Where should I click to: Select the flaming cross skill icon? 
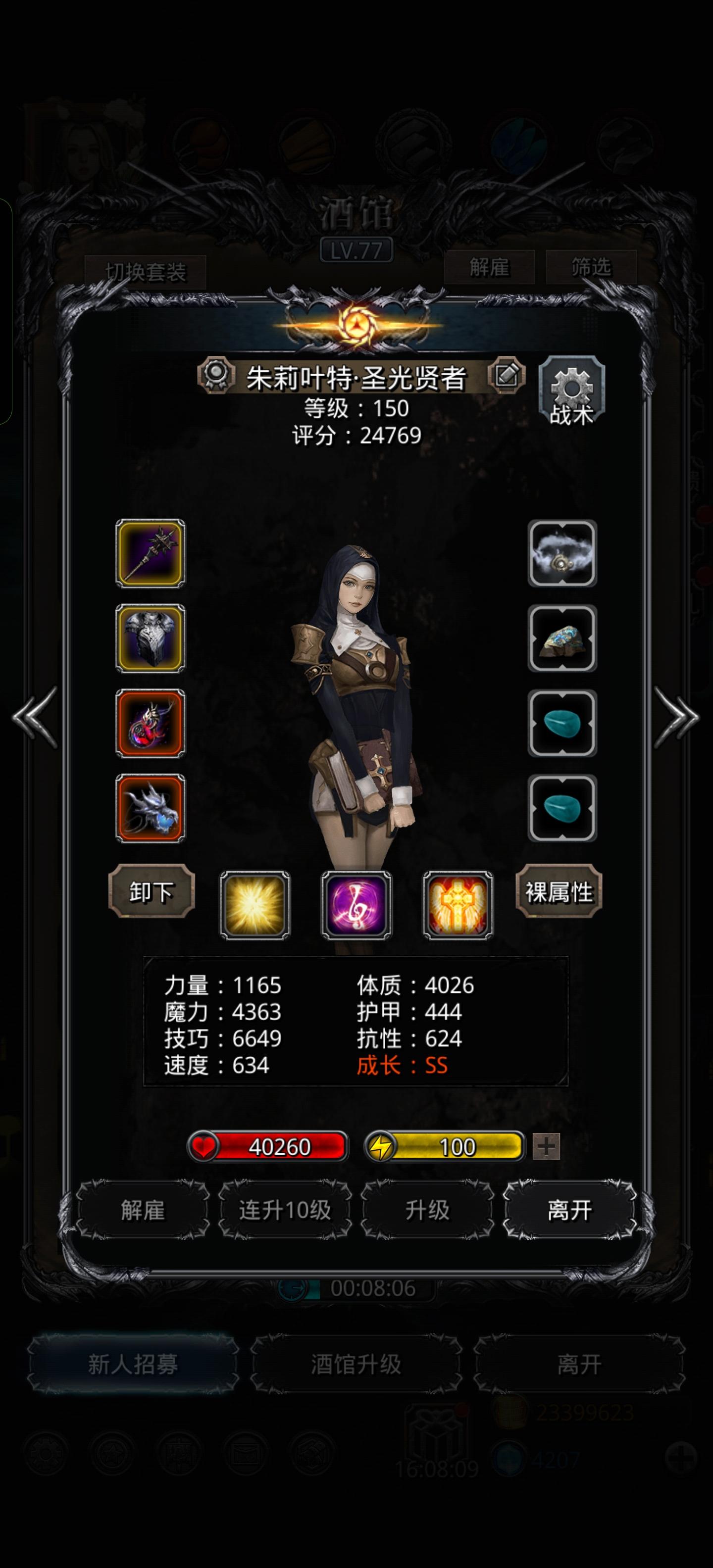pos(459,906)
